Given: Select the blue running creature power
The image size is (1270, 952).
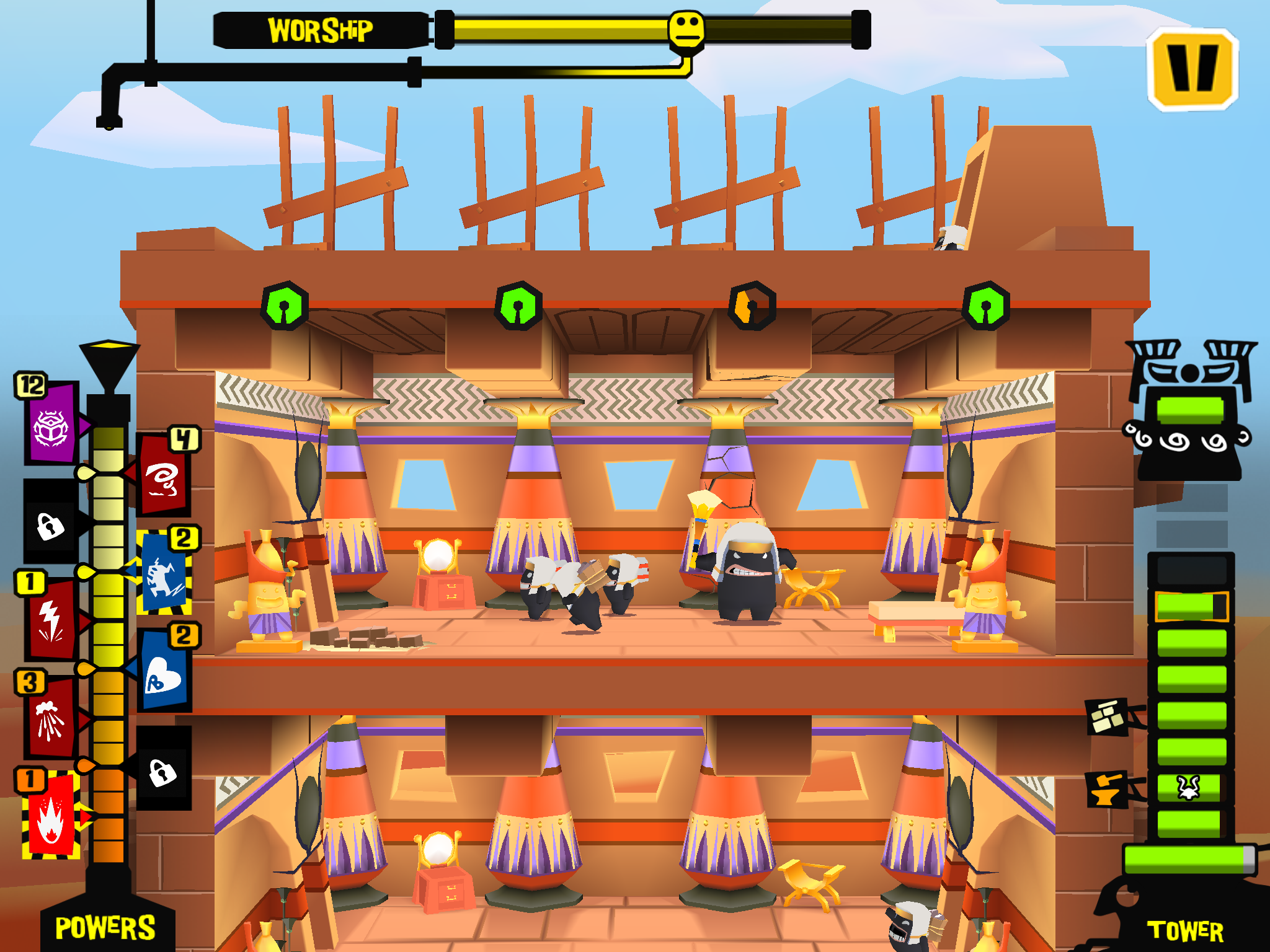Looking at the screenshot, I should tap(164, 574).
